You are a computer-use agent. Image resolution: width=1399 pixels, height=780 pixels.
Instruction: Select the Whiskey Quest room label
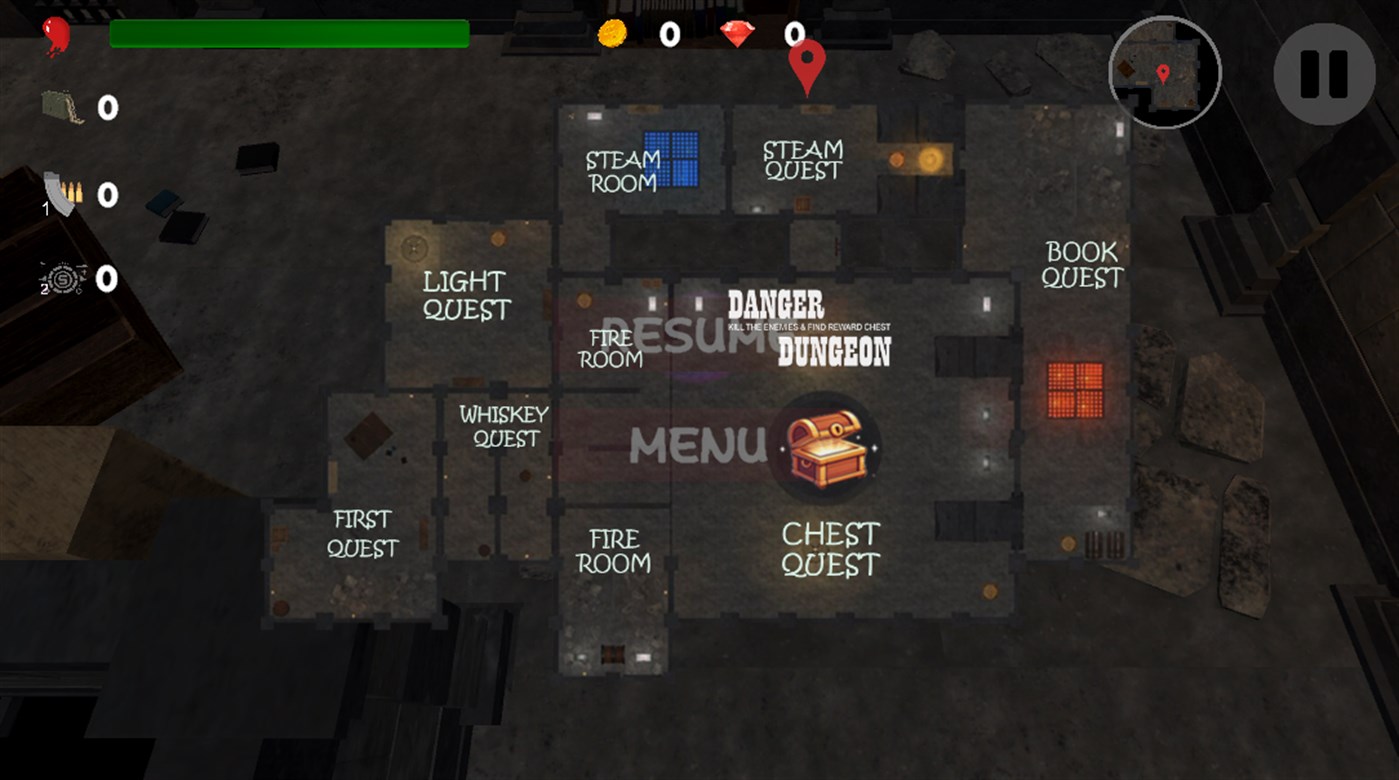pos(505,426)
